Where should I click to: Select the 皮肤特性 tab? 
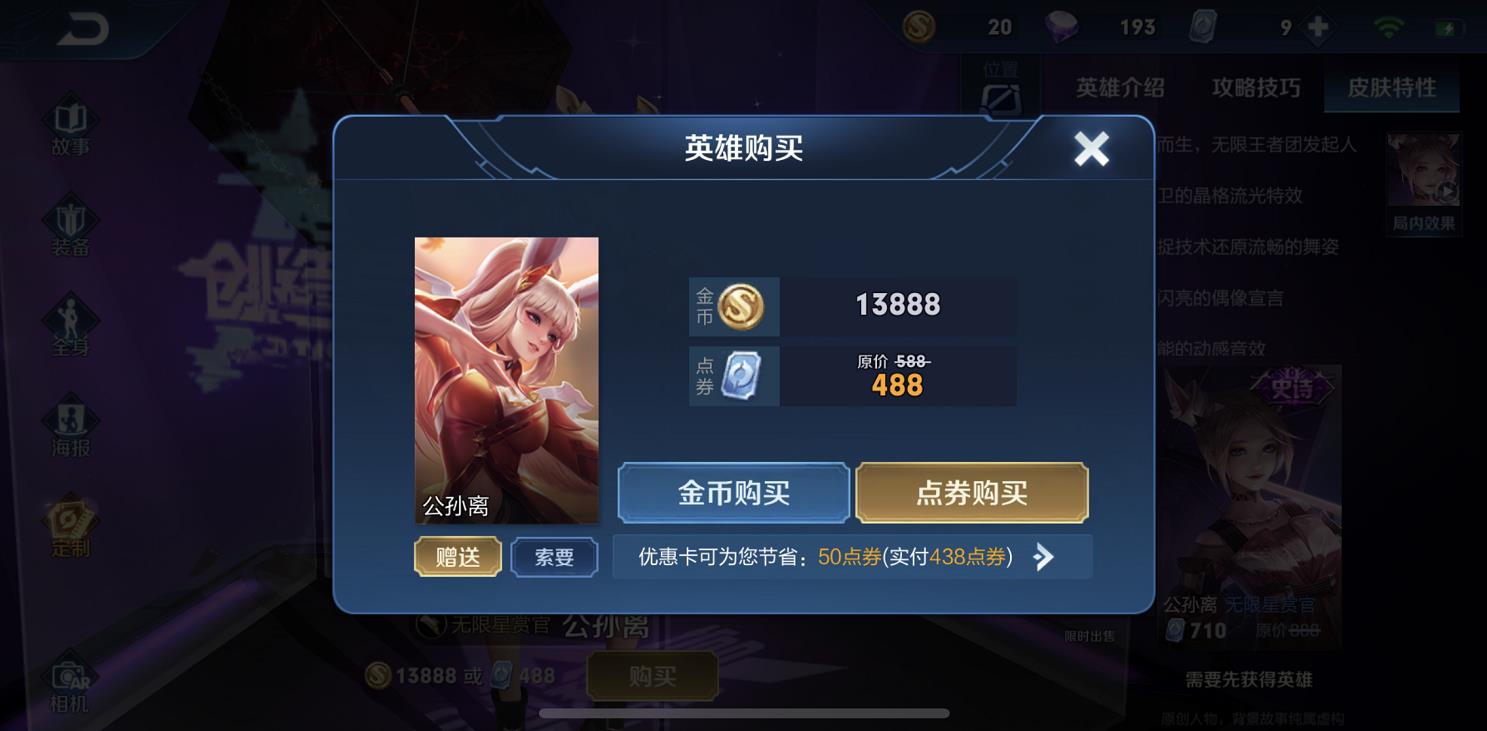point(1394,88)
